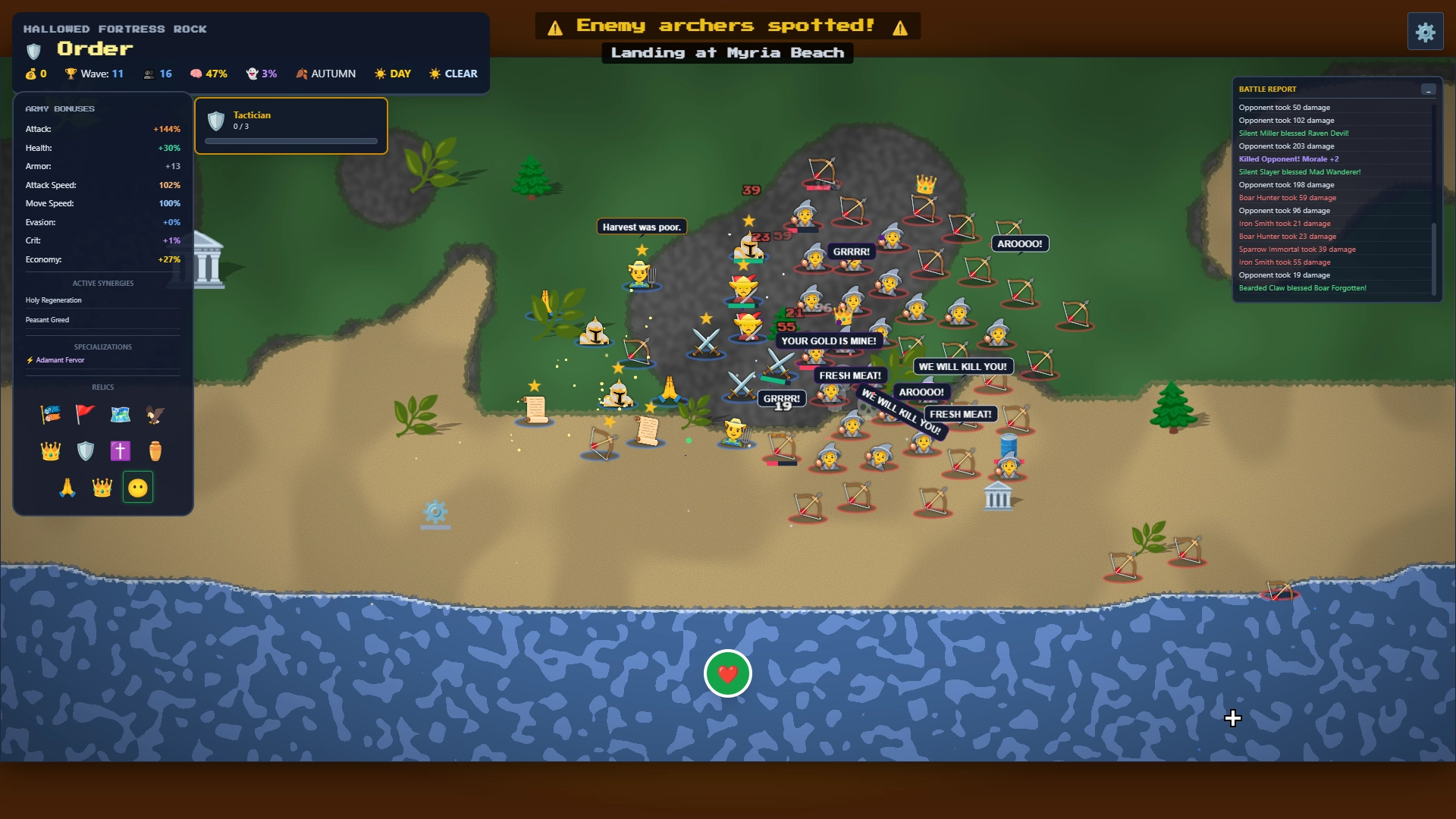Select the world map relic
This screenshot has height=819, width=1456.
pos(121,415)
